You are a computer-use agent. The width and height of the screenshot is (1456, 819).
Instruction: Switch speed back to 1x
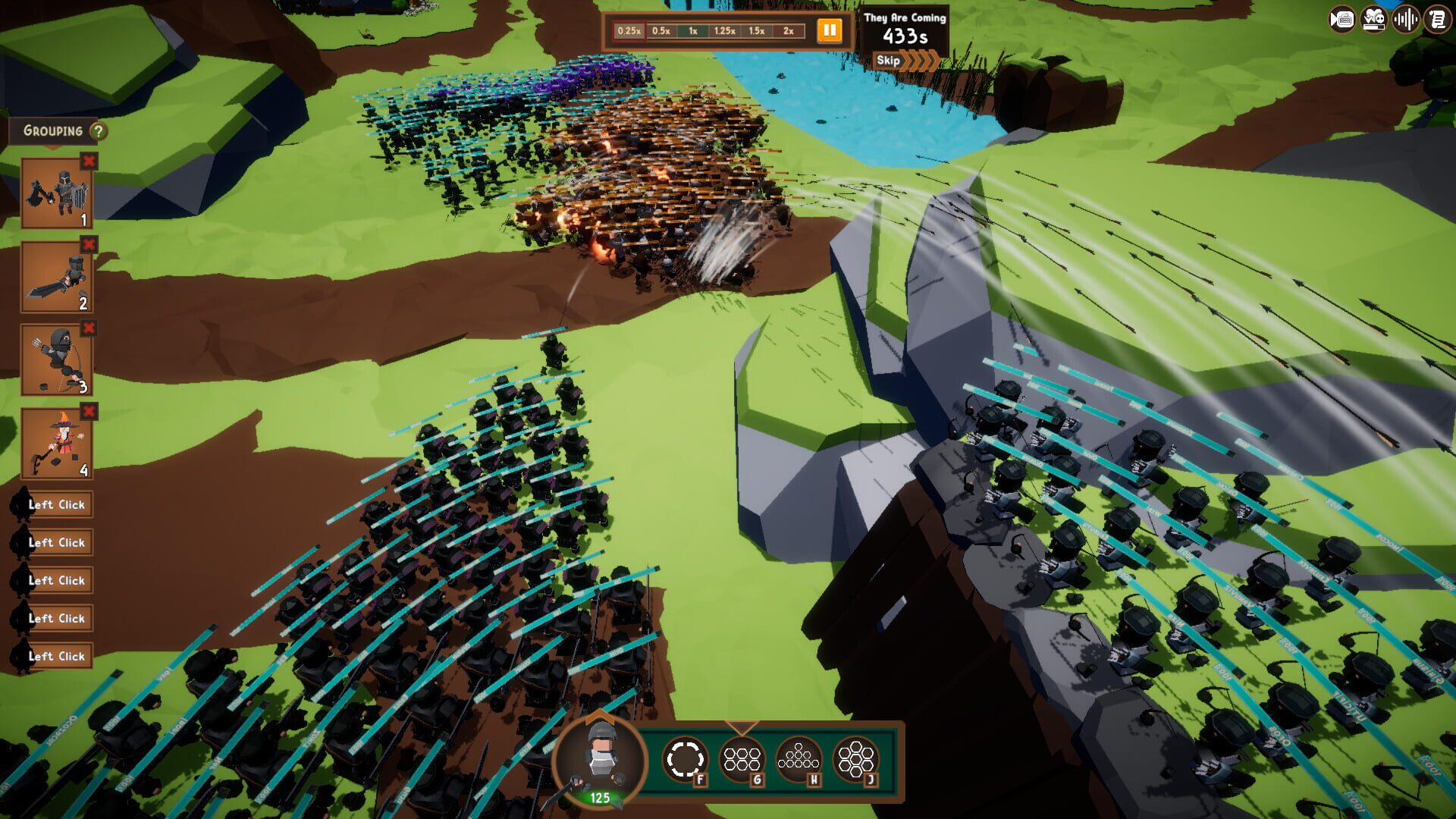point(692,32)
